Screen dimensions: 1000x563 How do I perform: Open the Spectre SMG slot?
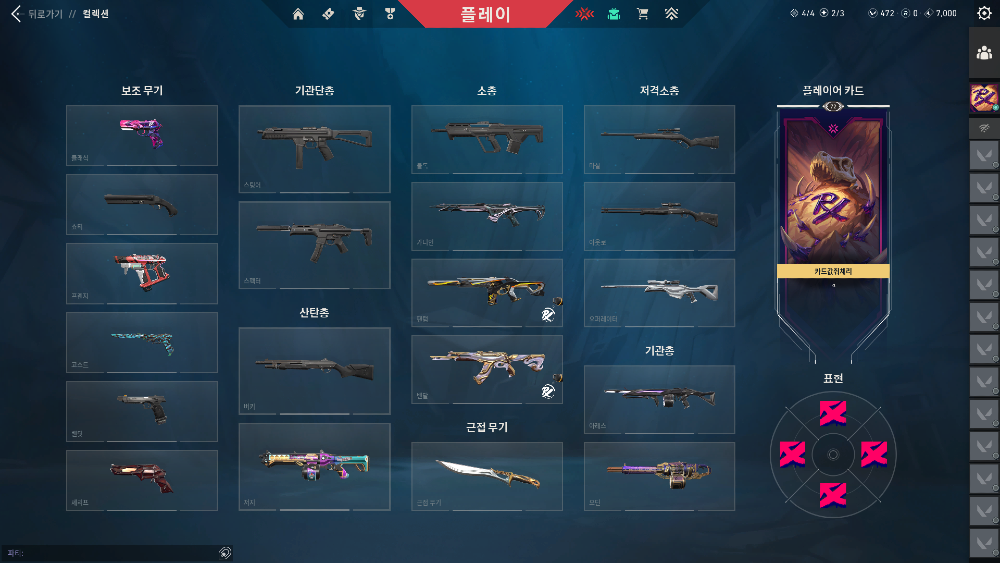[314, 245]
